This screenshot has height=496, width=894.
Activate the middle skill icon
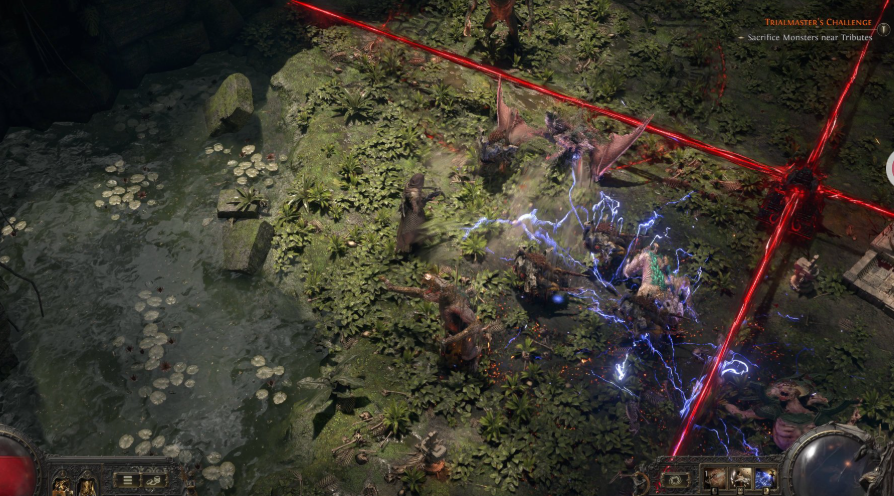point(741,478)
